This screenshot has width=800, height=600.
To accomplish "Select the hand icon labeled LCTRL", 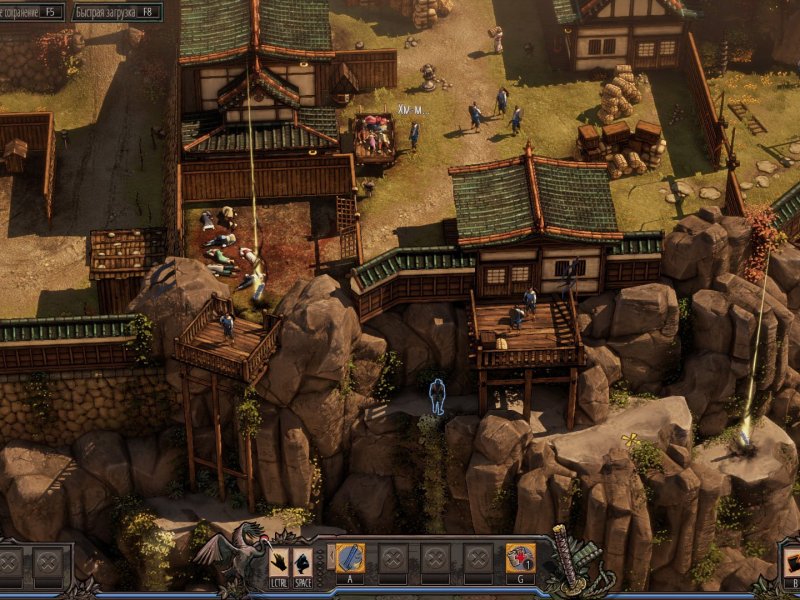I will tap(279, 560).
